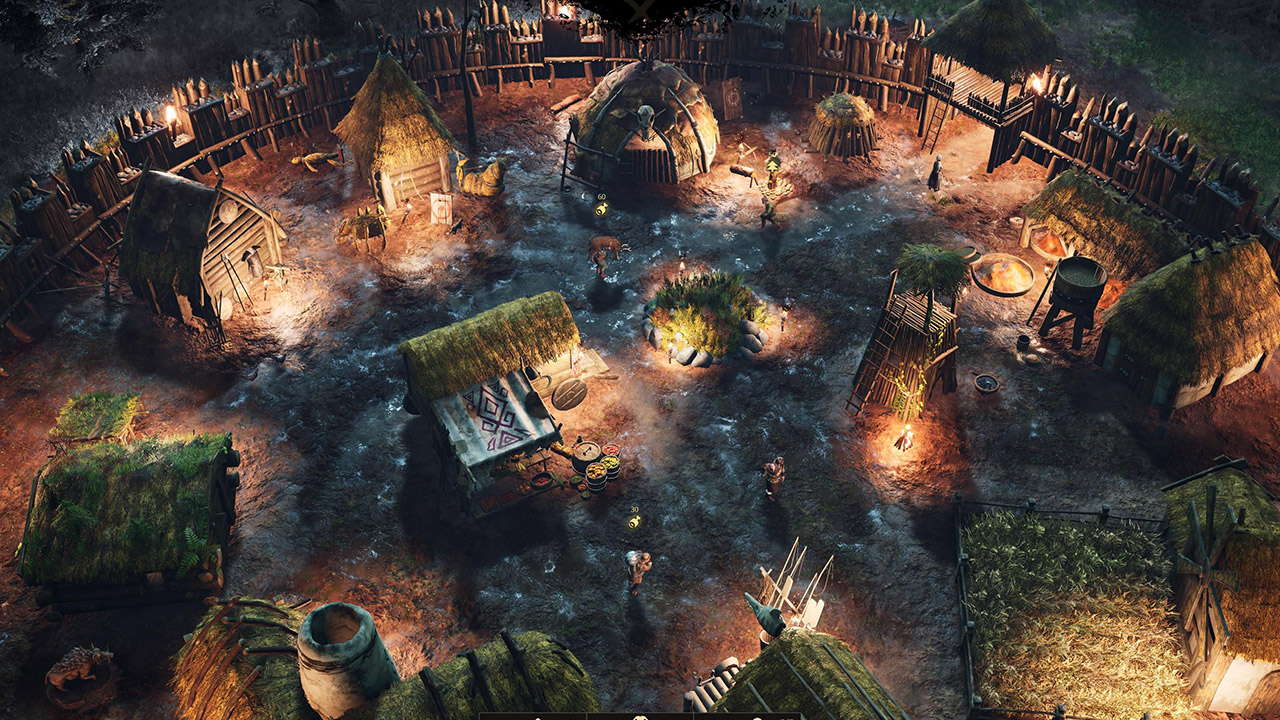Collect the 60 coin pouch icon
This screenshot has height=720, width=1280.
(601, 209)
